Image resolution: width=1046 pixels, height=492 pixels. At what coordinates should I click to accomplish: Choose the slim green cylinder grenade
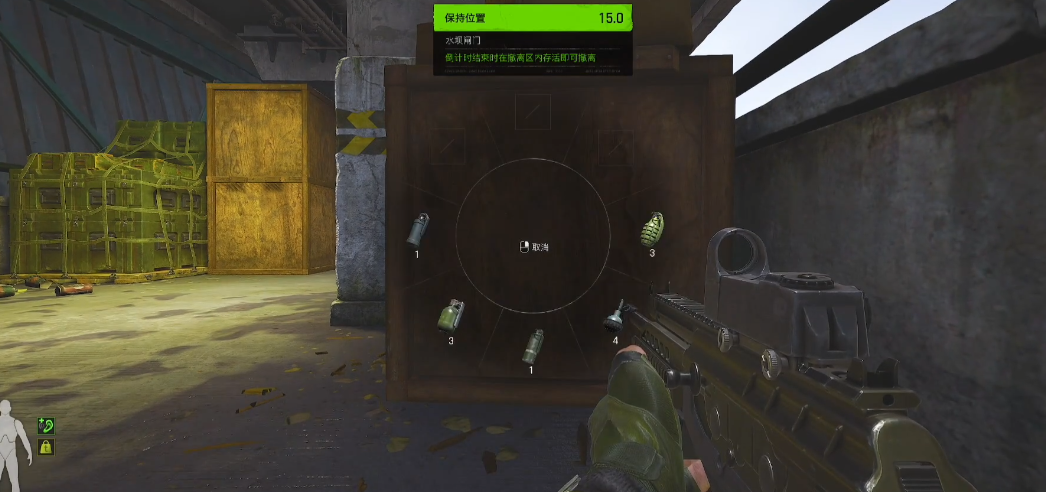click(533, 346)
